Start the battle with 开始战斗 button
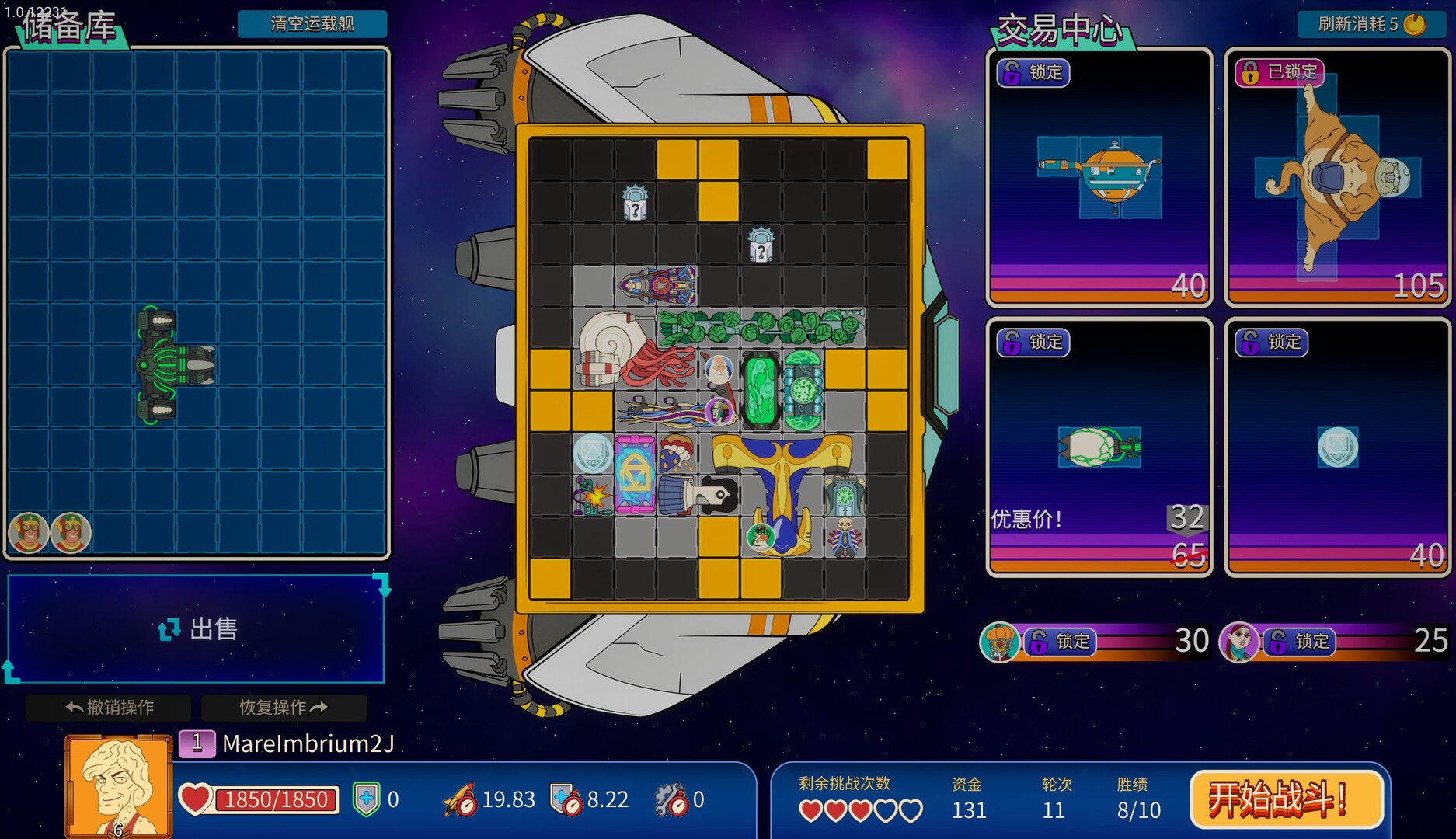 pos(1286,799)
